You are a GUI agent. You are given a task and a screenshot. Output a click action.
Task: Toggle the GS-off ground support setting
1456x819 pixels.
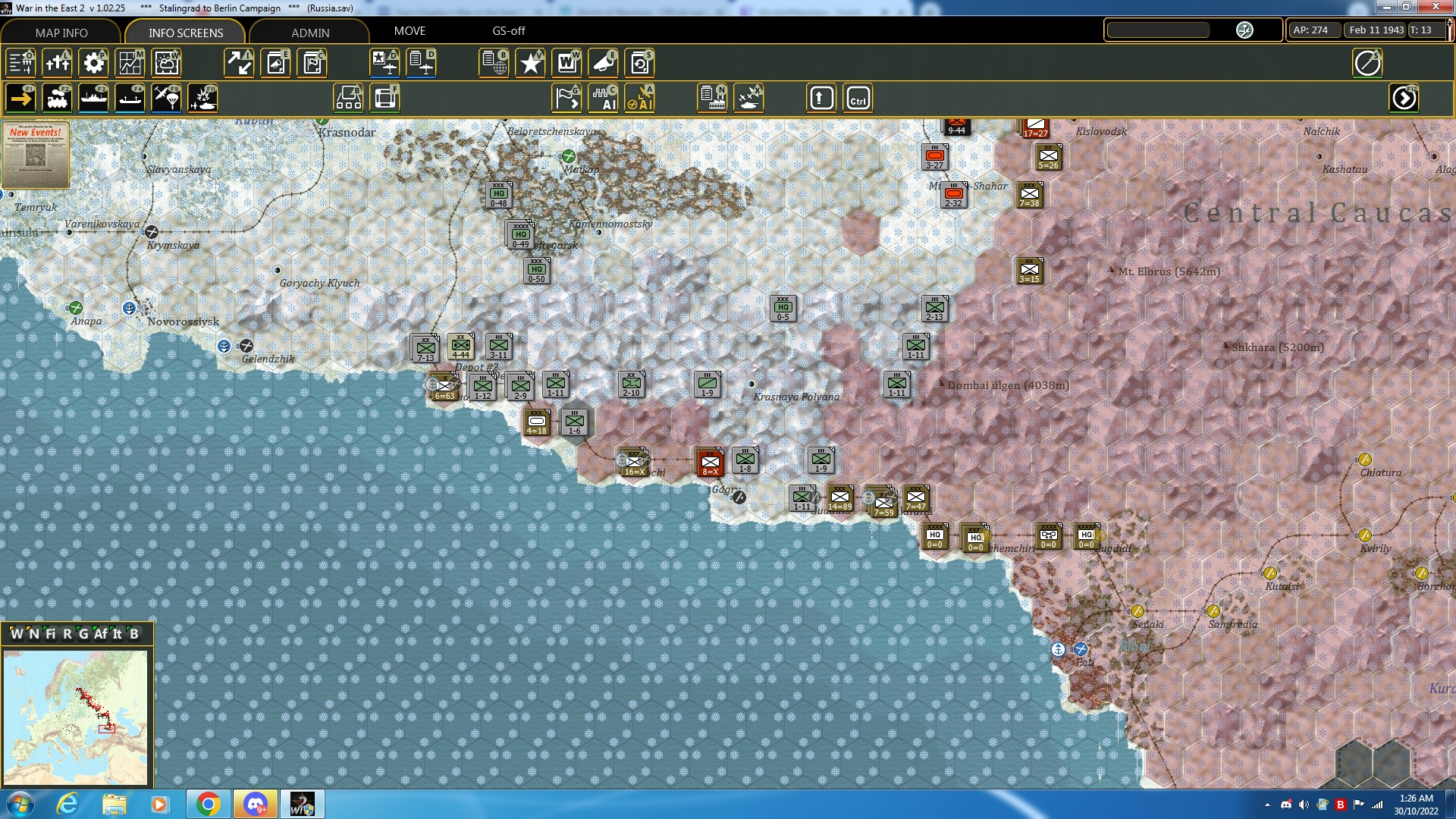(x=507, y=31)
